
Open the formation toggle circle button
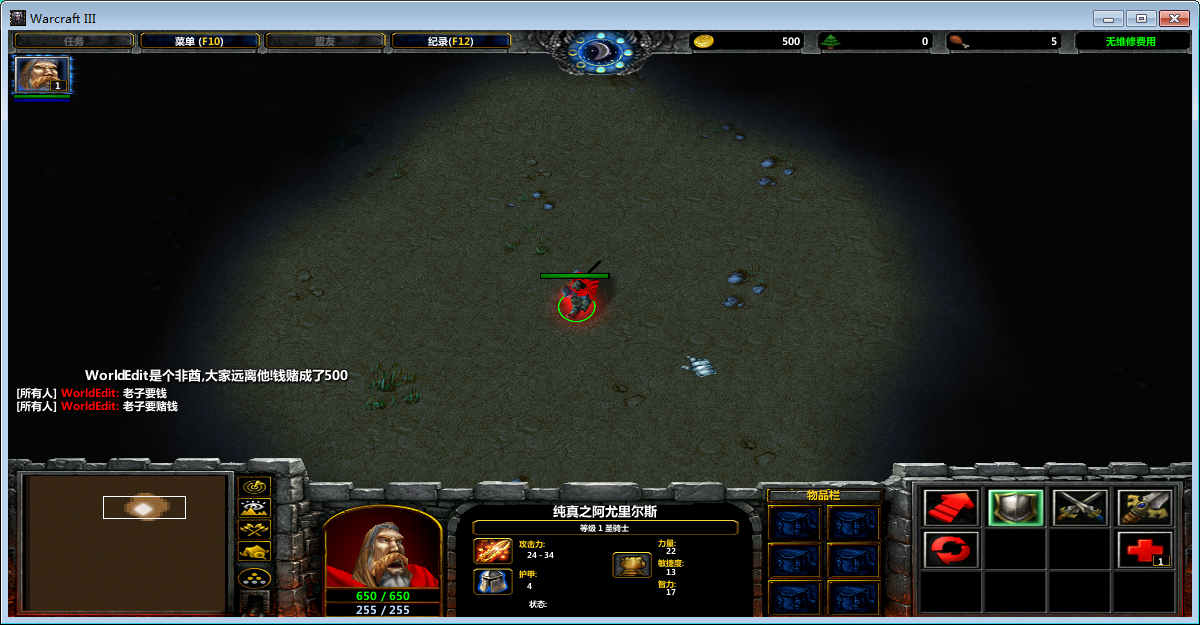tap(256, 578)
